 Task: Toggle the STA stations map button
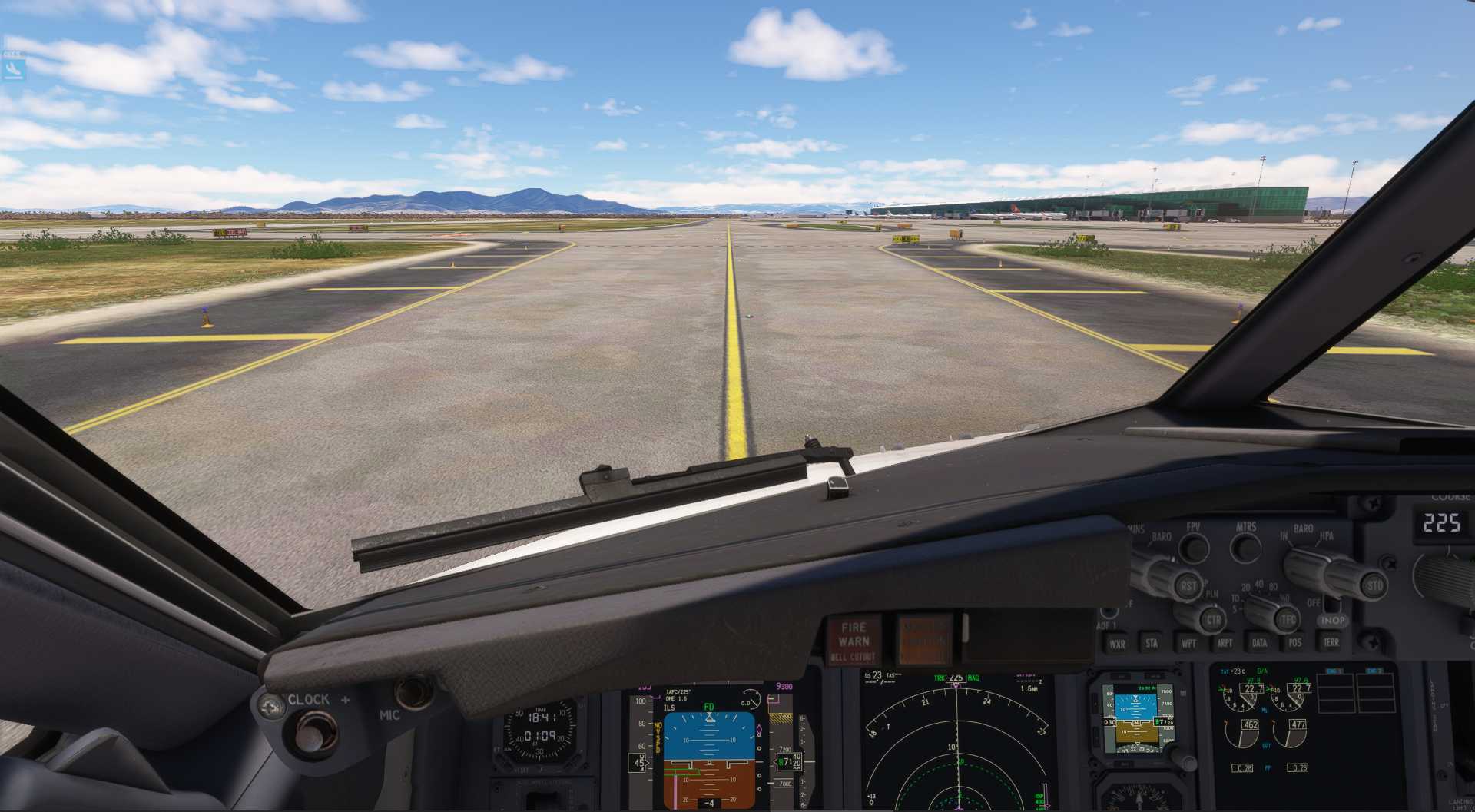[1152, 643]
